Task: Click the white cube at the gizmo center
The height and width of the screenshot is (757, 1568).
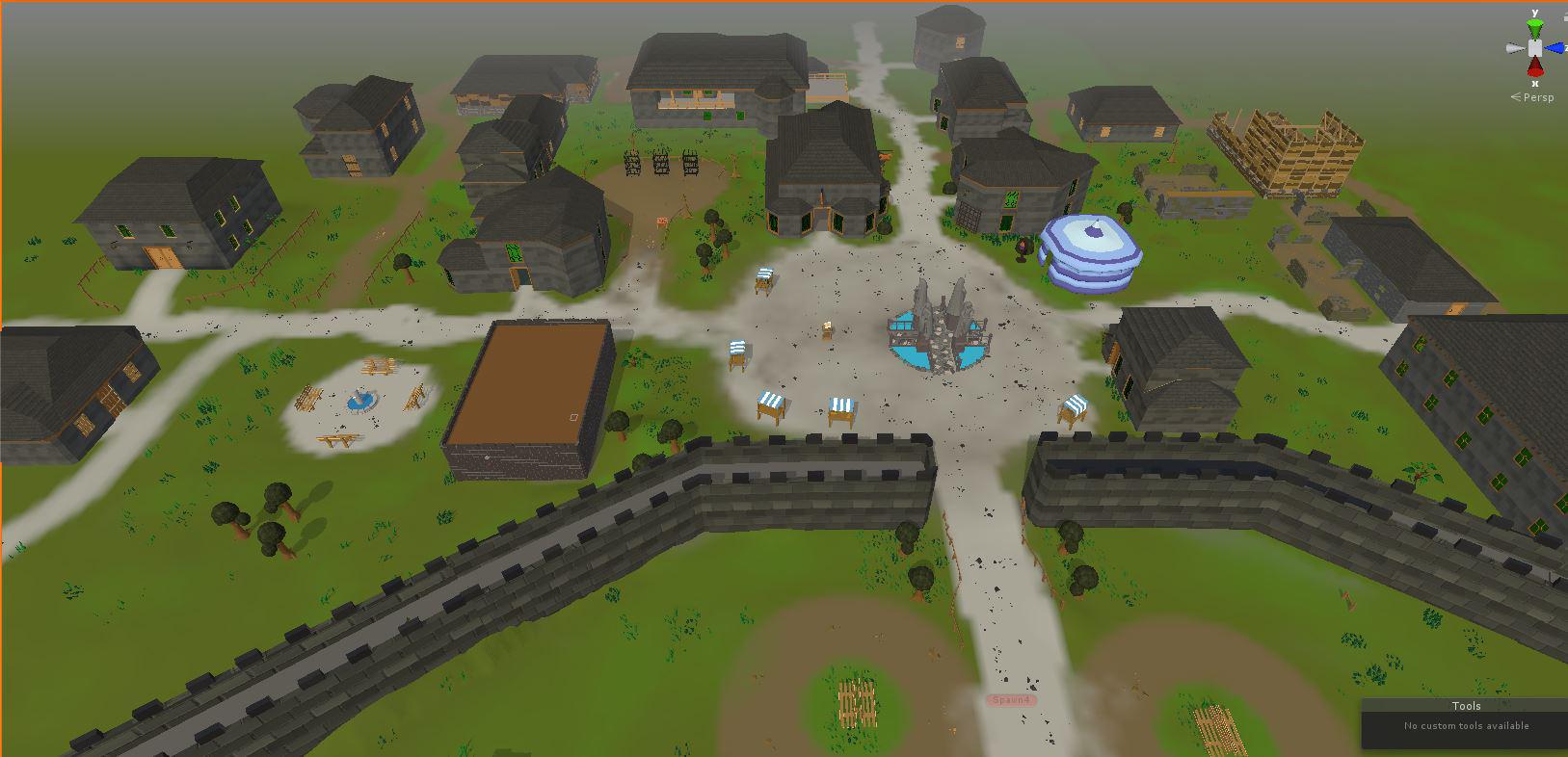Action: [1535, 47]
